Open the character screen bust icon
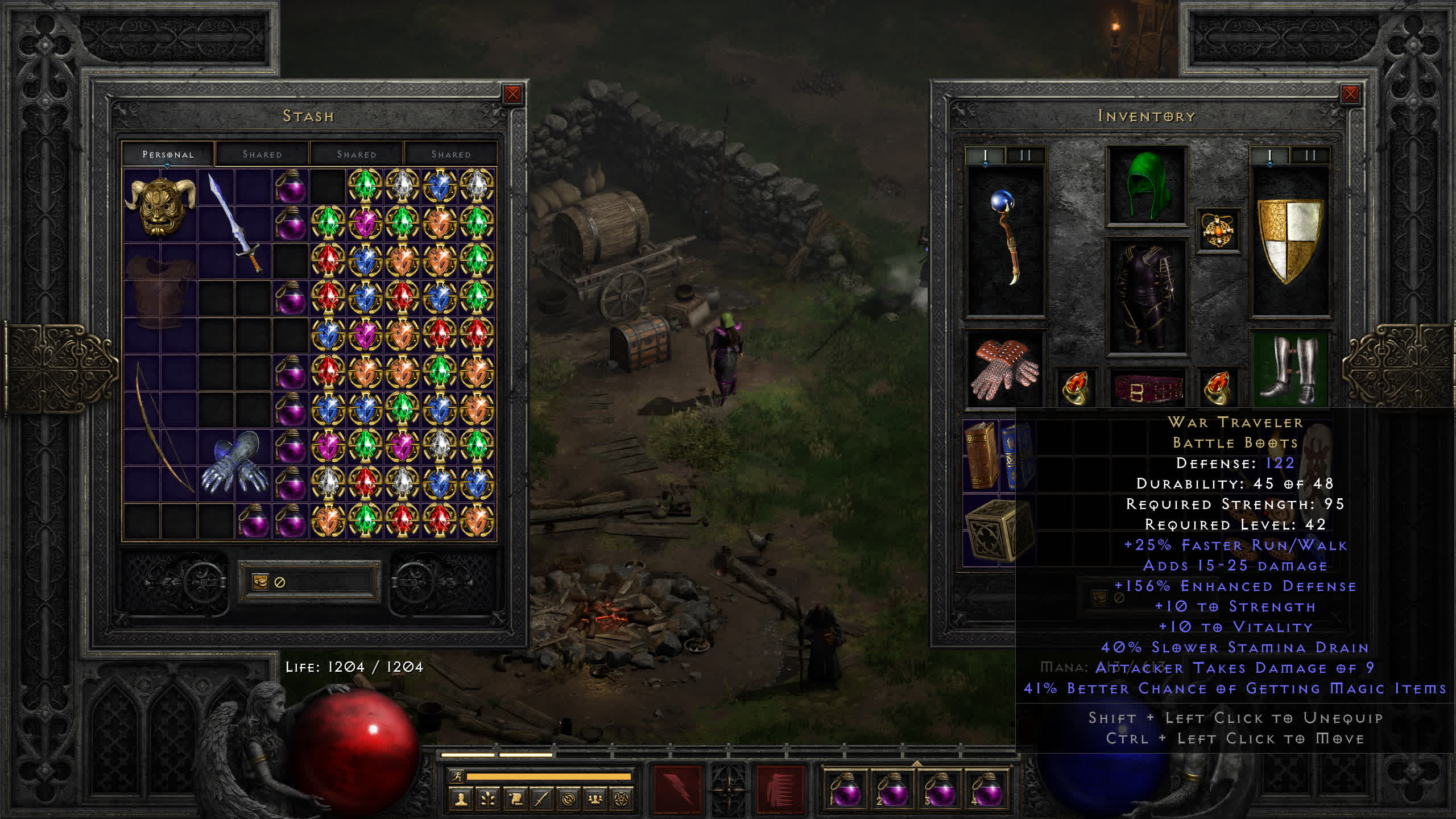The height and width of the screenshot is (819, 1456). pos(461,799)
